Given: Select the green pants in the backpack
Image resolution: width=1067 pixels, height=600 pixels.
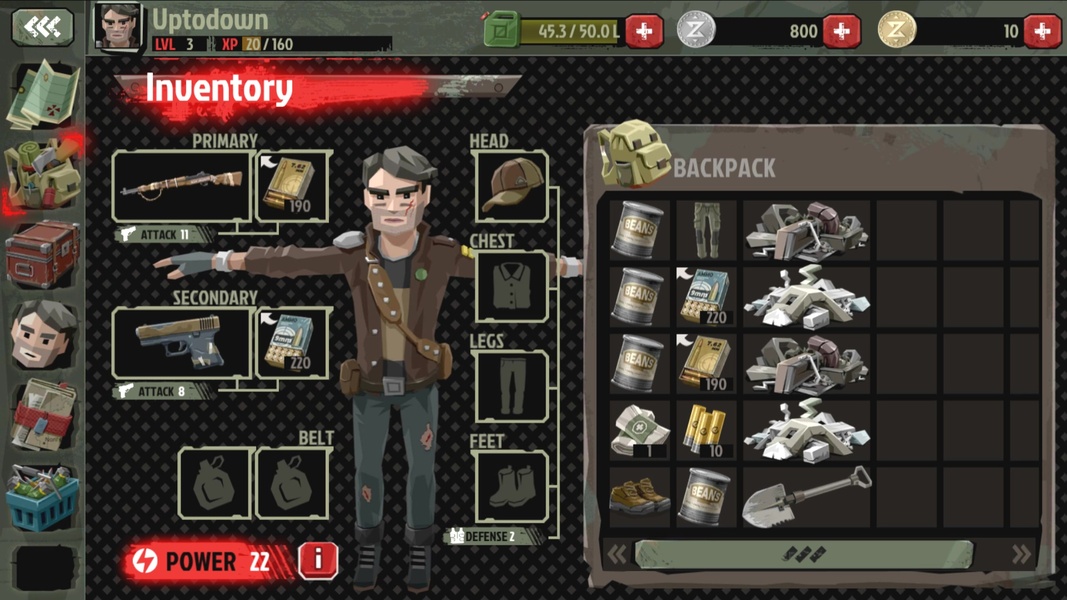Looking at the screenshot, I should click(x=706, y=230).
